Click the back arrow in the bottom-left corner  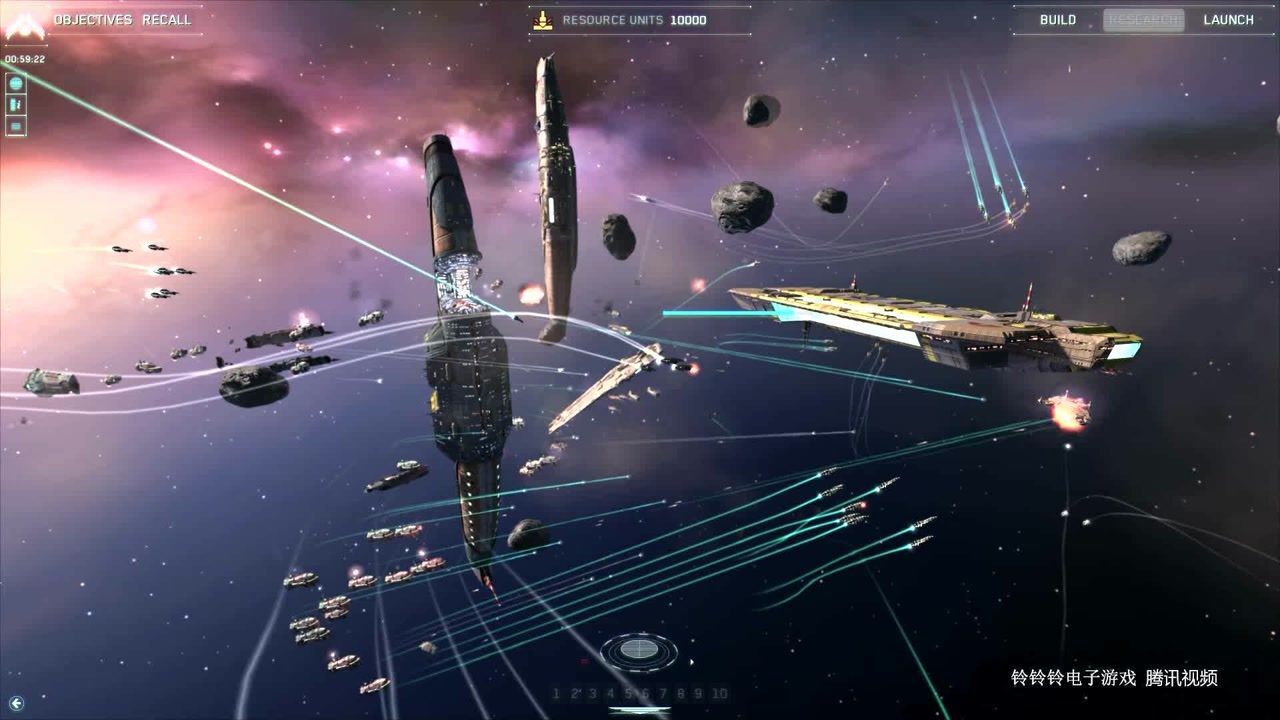18,701
